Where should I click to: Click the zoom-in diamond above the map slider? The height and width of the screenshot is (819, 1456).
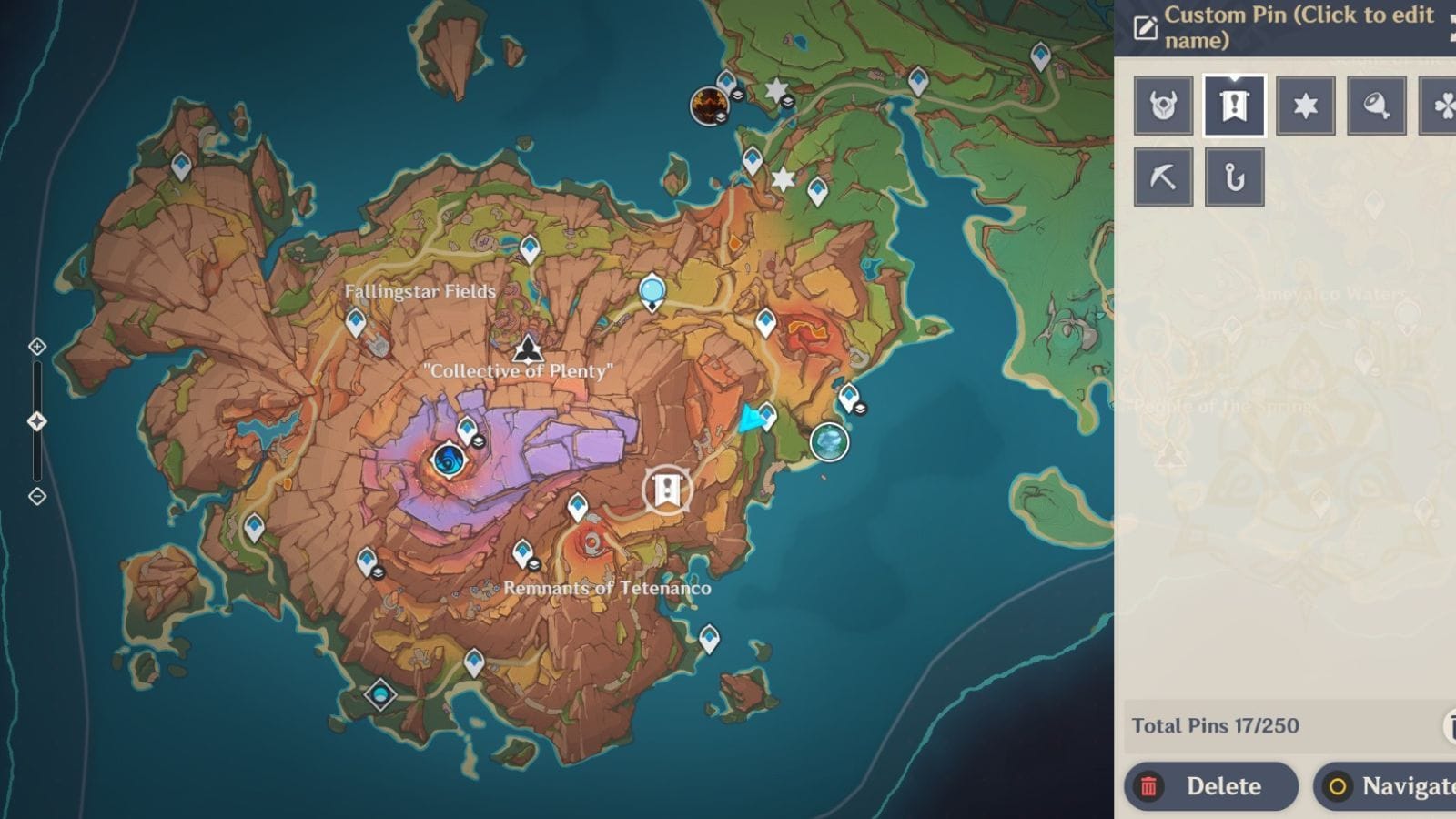(x=36, y=346)
